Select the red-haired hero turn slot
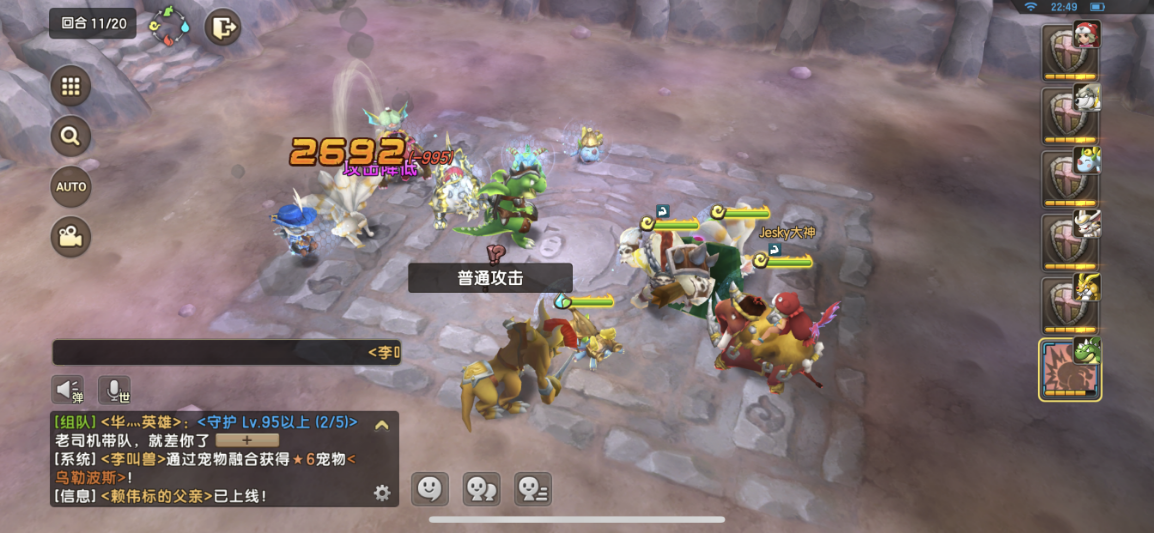 click(x=1071, y=51)
